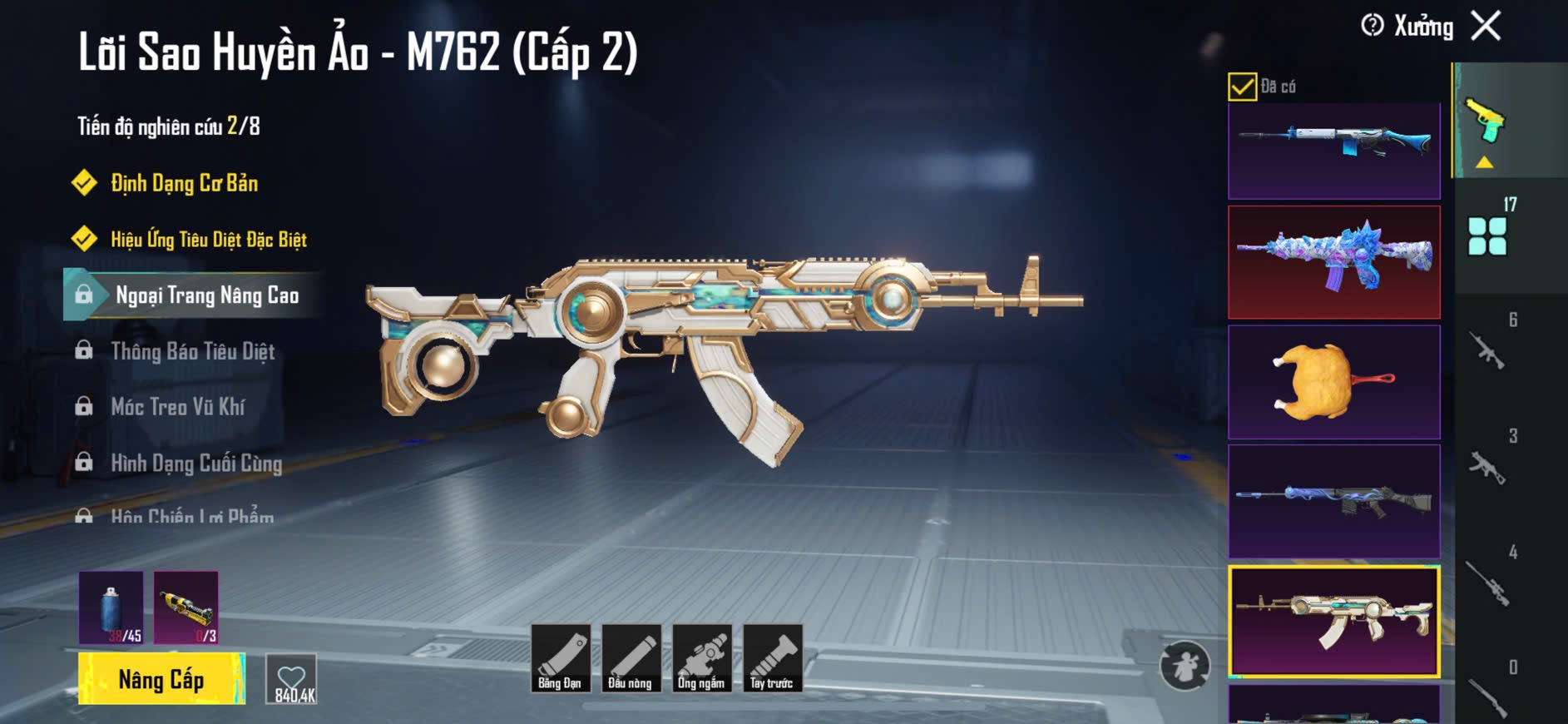The height and width of the screenshot is (724, 1568).
Task: Open the Băng Đạn magazine attachment slot
Action: pyautogui.click(x=560, y=658)
